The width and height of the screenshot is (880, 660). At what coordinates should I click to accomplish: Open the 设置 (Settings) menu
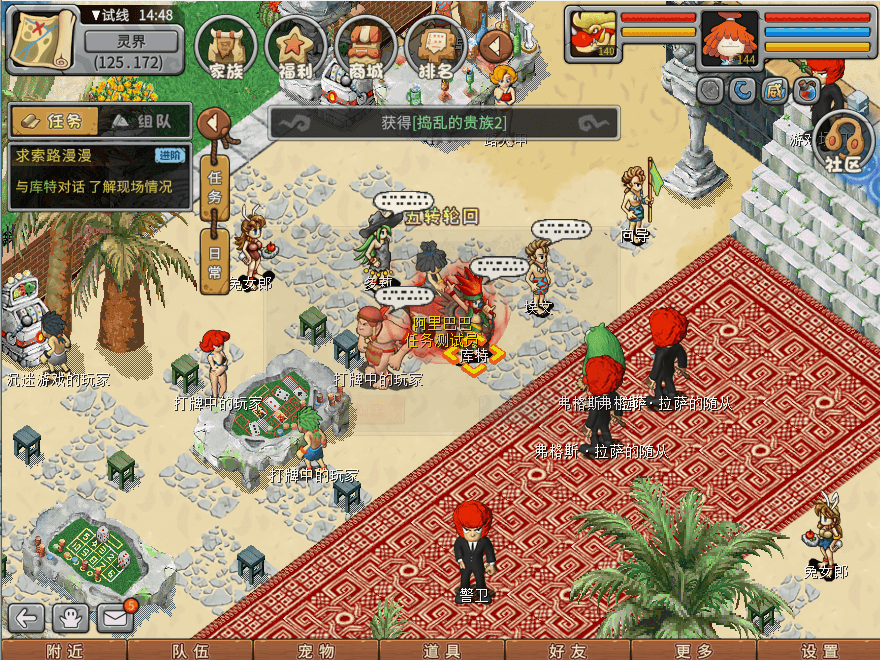click(819, 651)
